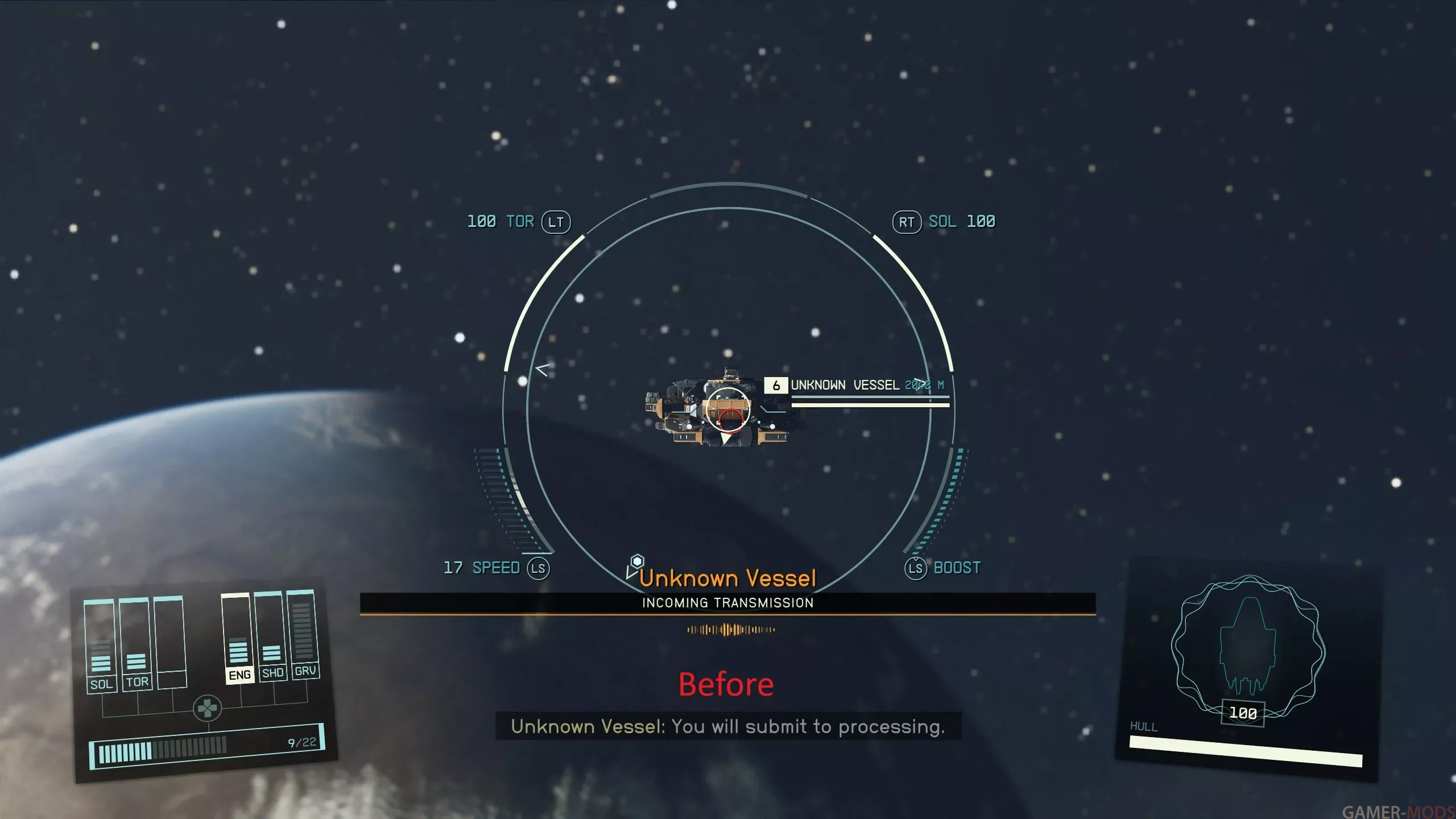Open the Incoming Transmission banner
This screenshot has height=819, width=1456.
pos(727,603)
